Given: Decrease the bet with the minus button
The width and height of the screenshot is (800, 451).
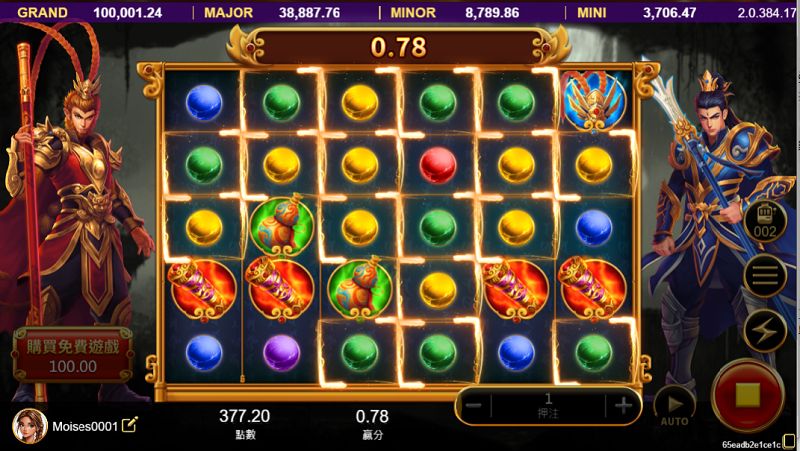Looking at the screenshot, I should coord(476,406).
